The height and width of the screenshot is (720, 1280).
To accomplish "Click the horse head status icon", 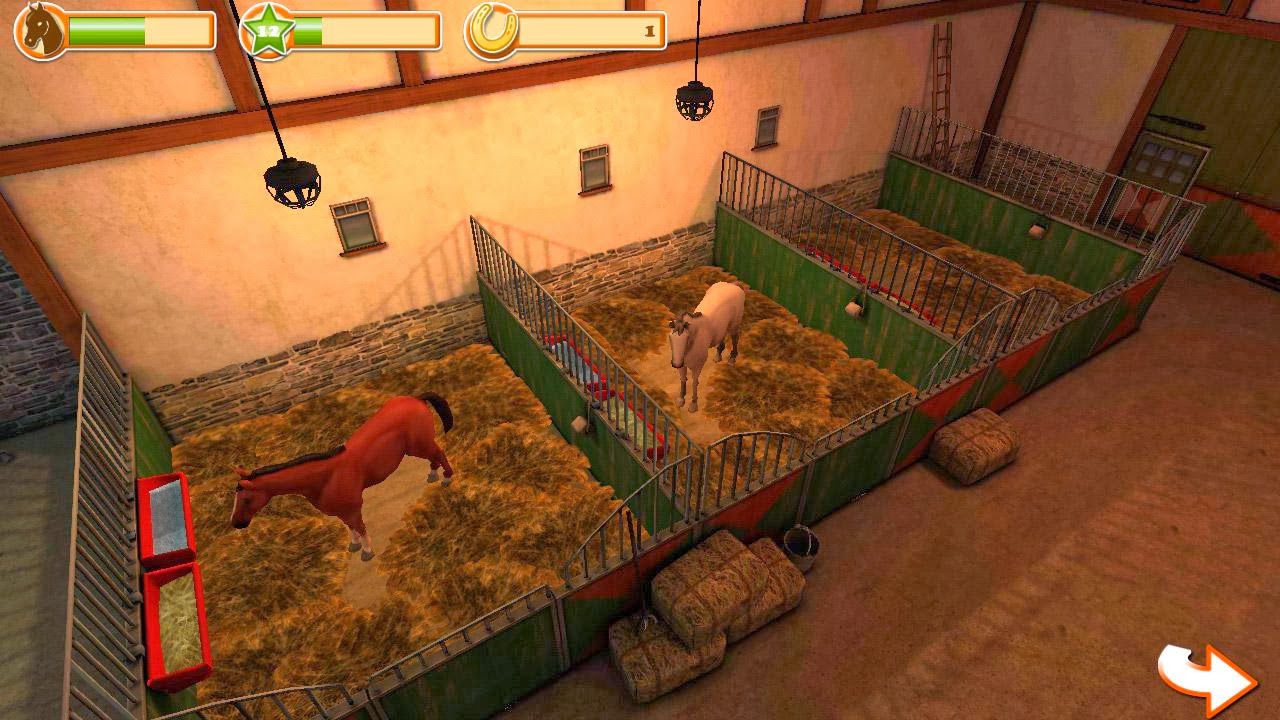I will (x=35, y=30).
